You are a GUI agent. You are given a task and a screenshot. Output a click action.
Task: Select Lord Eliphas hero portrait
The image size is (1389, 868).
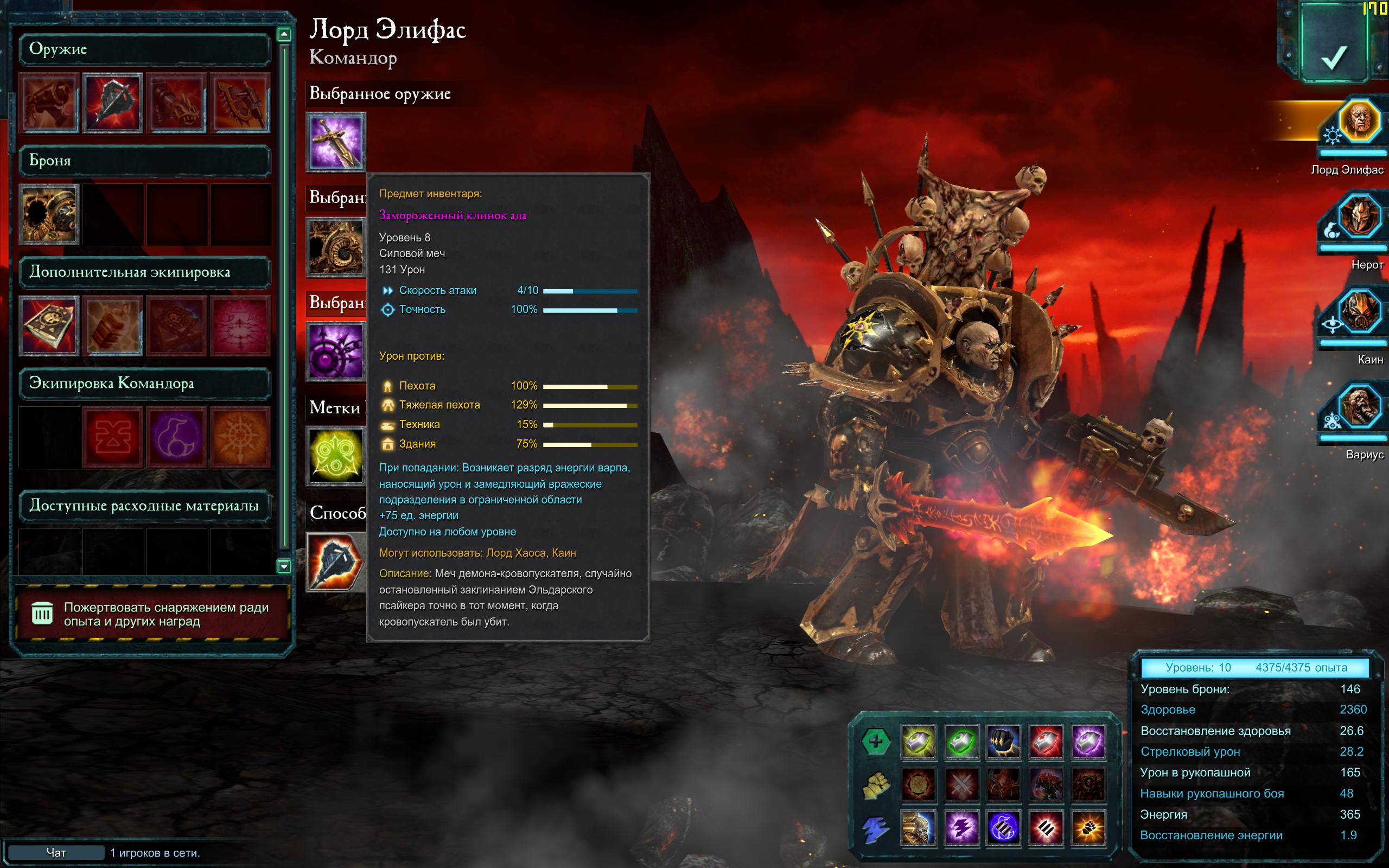pos(1358,122)
